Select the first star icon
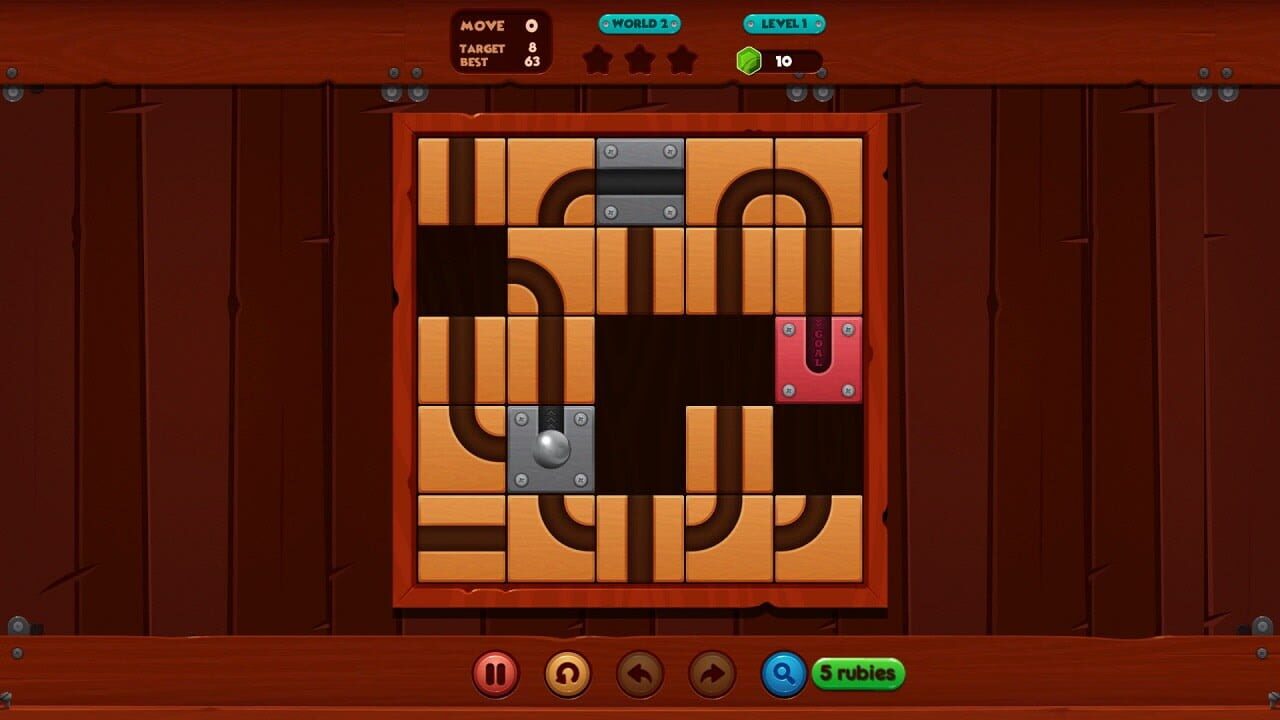This screenshot has height=720, width=1280. point(598,60)
